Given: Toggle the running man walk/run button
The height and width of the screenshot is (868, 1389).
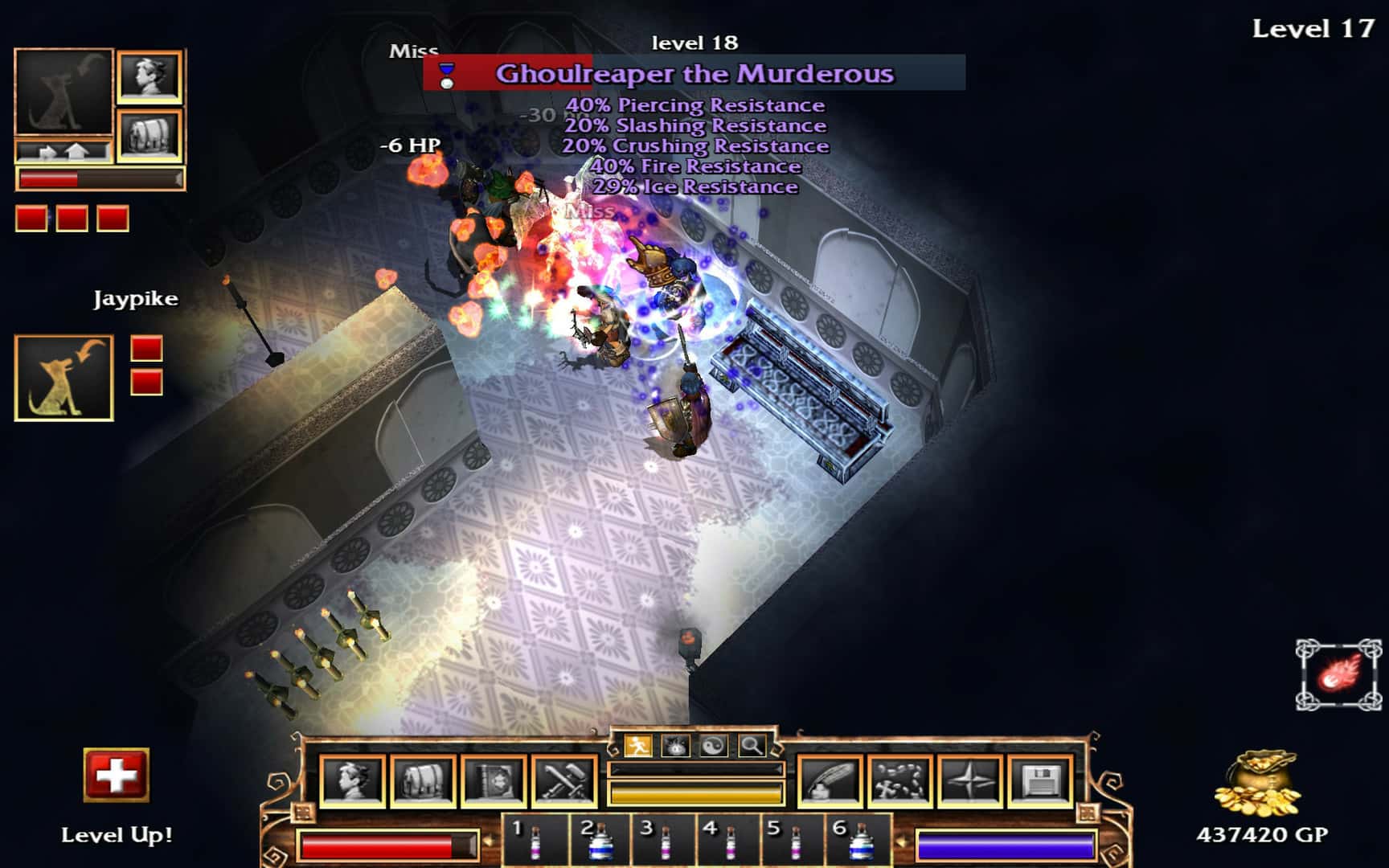Looking at the screenshot, I should coord(637,743).
